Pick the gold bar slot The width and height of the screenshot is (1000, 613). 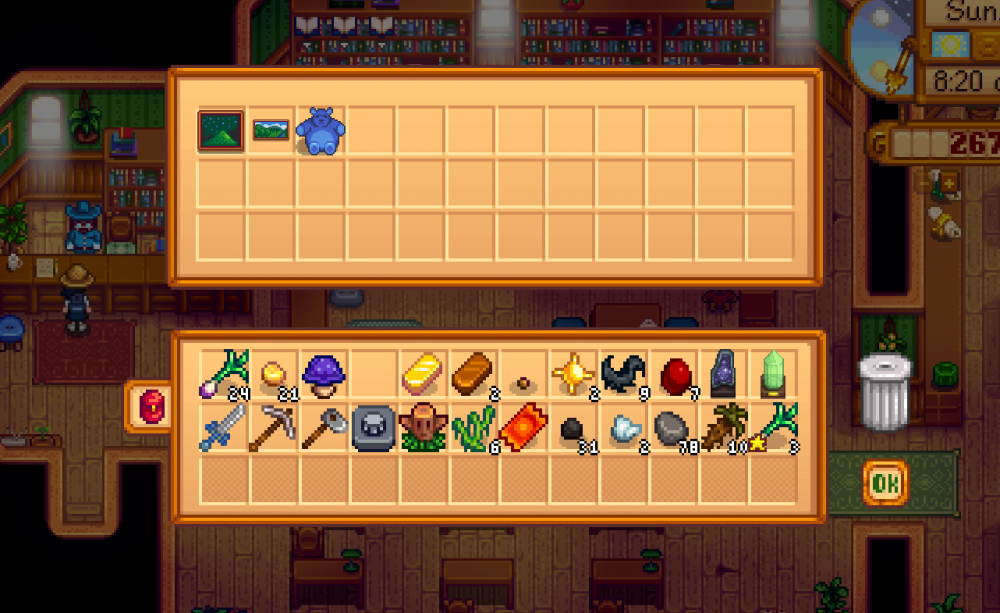[424, 374]
